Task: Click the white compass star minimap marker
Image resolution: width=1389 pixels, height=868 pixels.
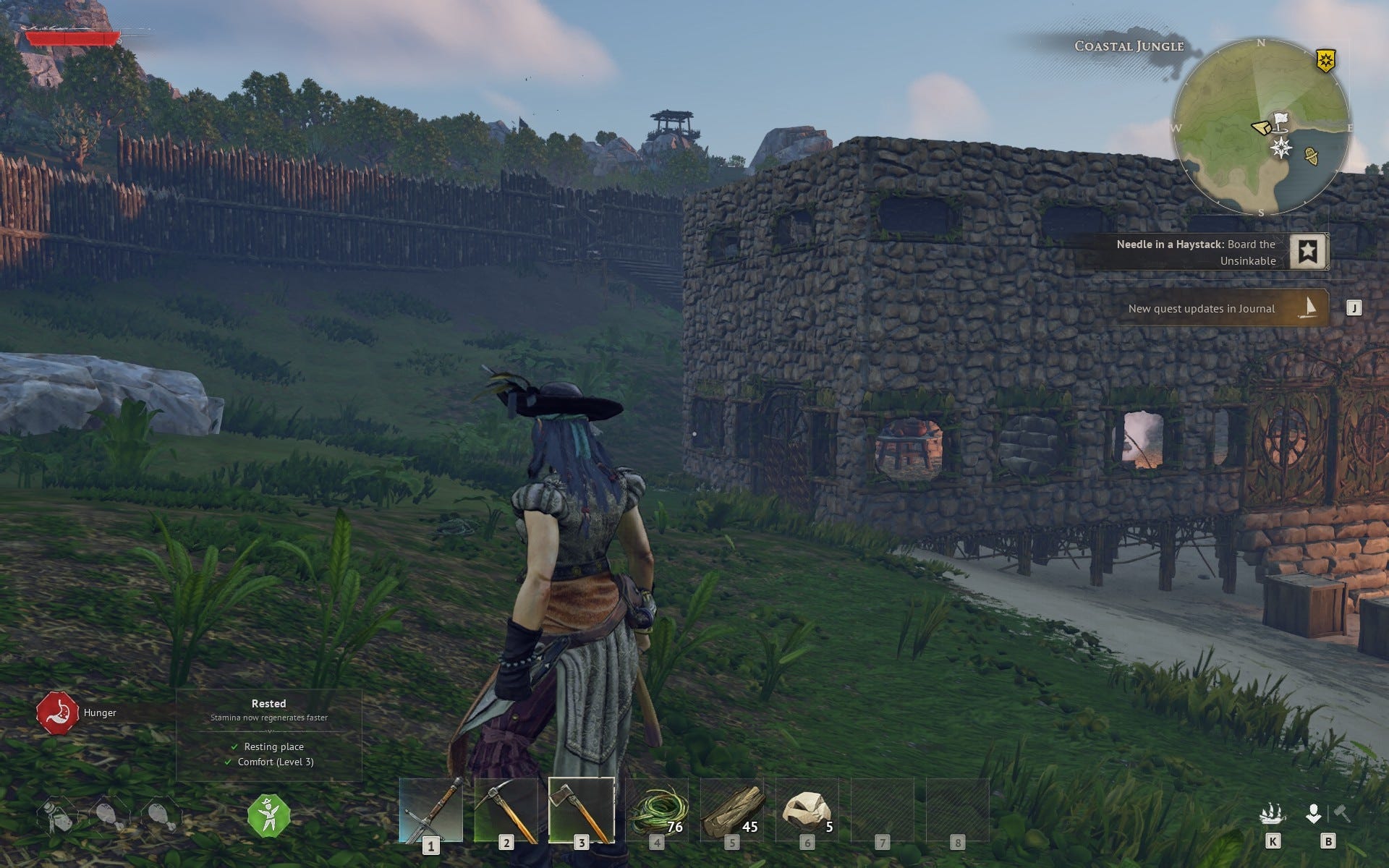Action: (x=1281, y=148)
